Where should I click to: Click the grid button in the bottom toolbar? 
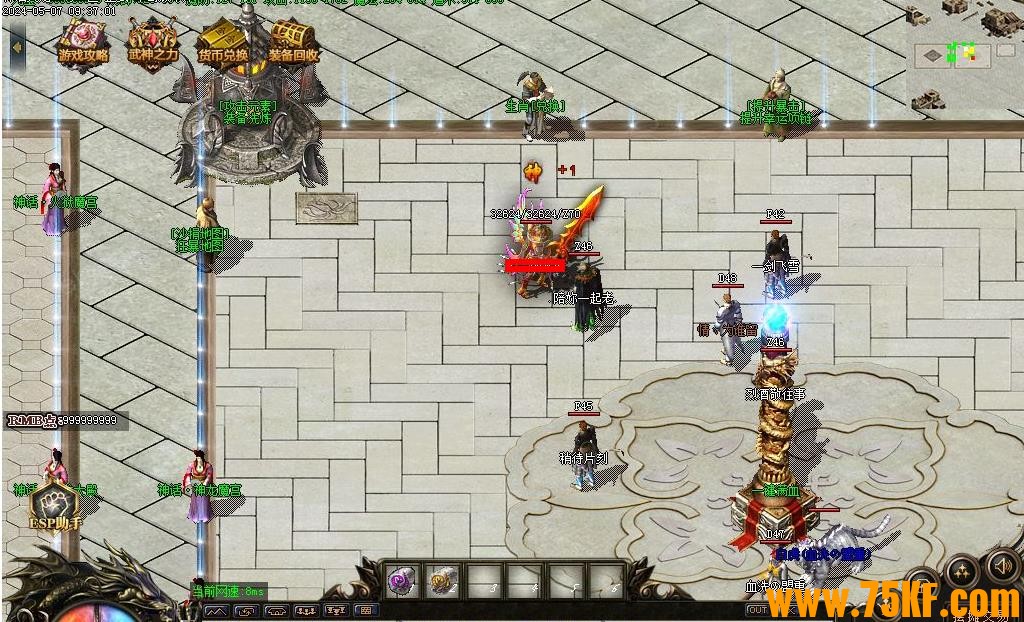pyautogui.click(x=365, y=610)
